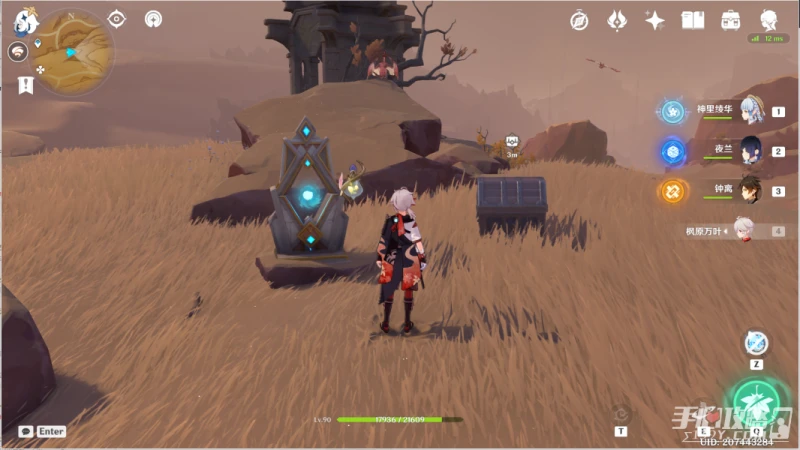Toggle the elemental sight eye icon
Screen dimensions: 800x450
pos(117,19)
